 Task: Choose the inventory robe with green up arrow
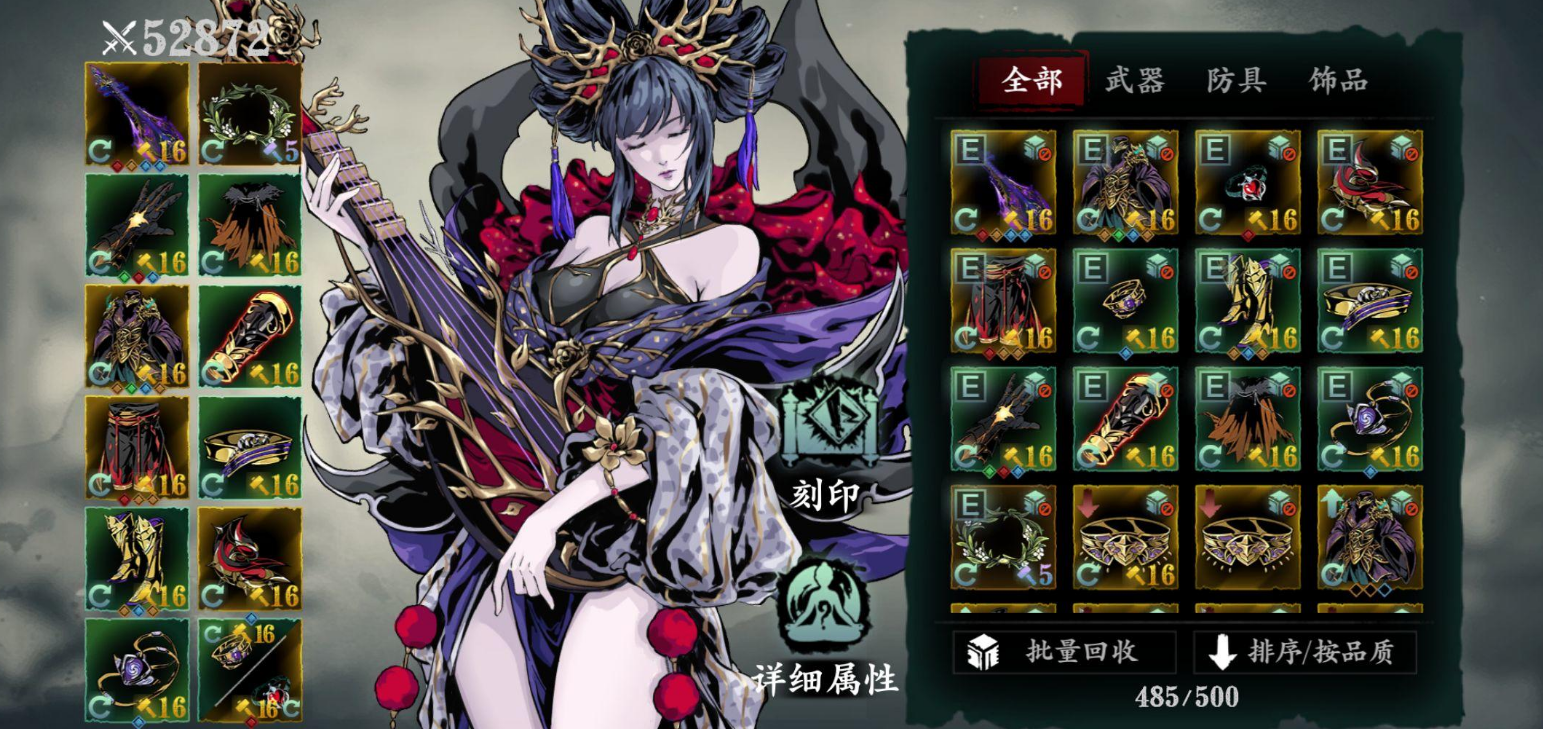point(1369,537)
